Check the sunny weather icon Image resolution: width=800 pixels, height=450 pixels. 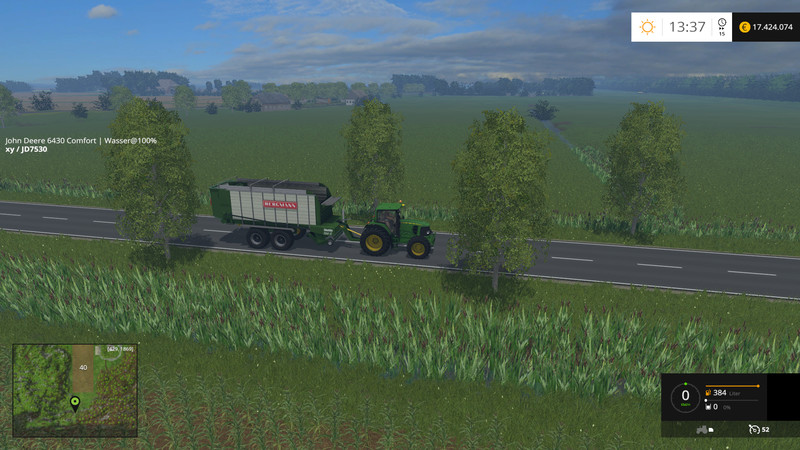pos(648,27)
